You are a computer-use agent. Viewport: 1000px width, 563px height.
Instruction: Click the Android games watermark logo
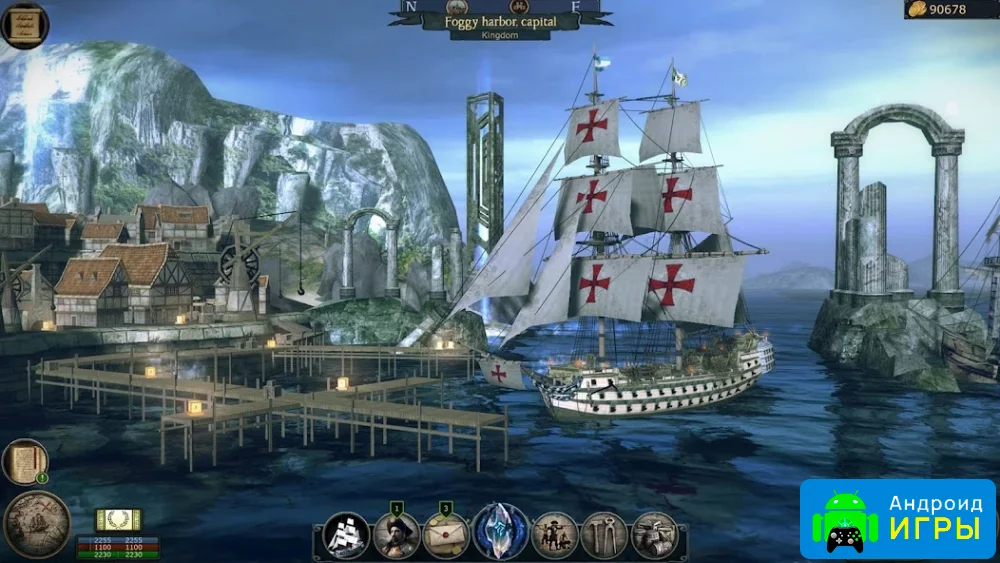pyautogui.click(x=897, y=518)
